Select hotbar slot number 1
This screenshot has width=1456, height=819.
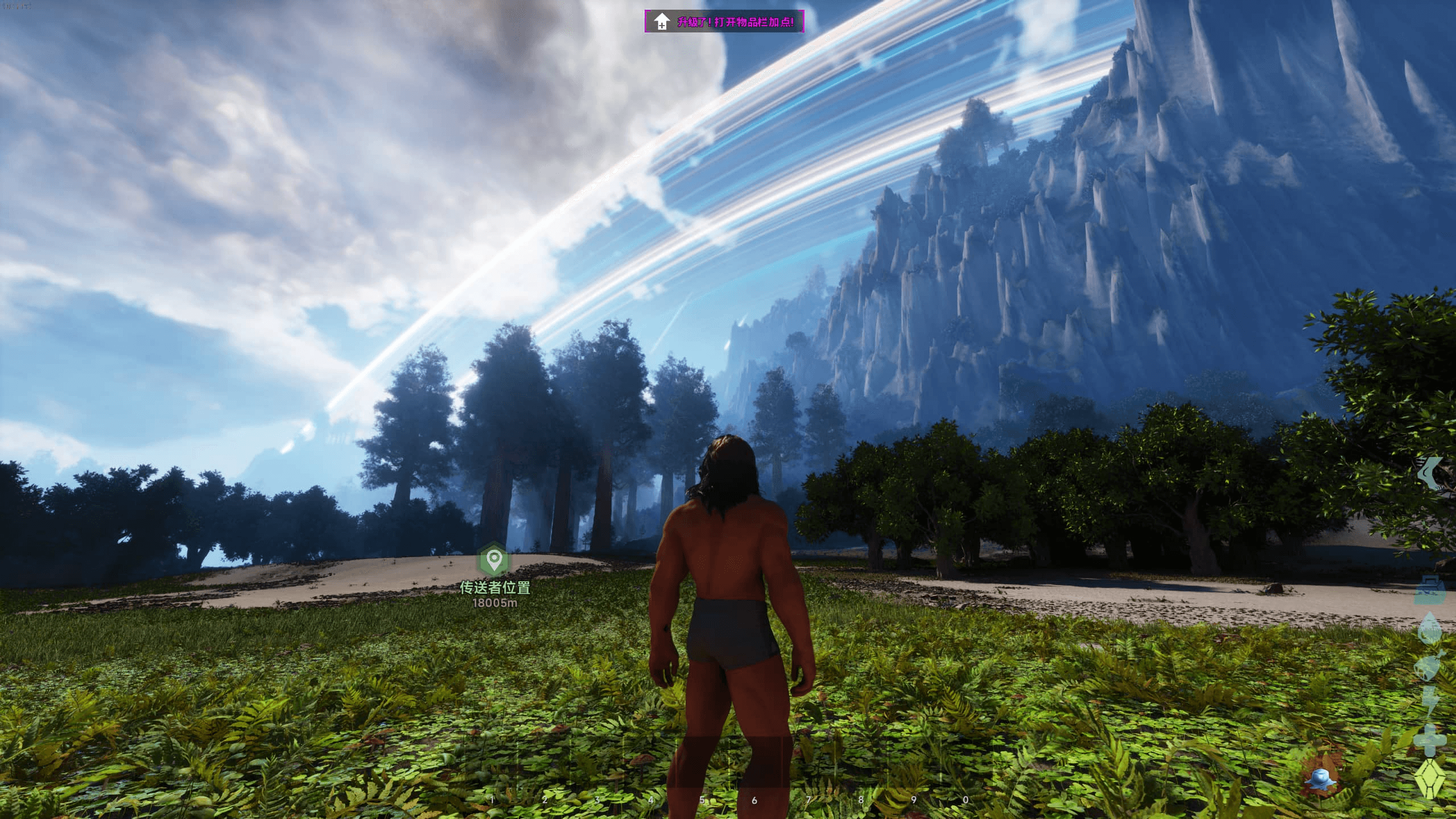point(492,773)
